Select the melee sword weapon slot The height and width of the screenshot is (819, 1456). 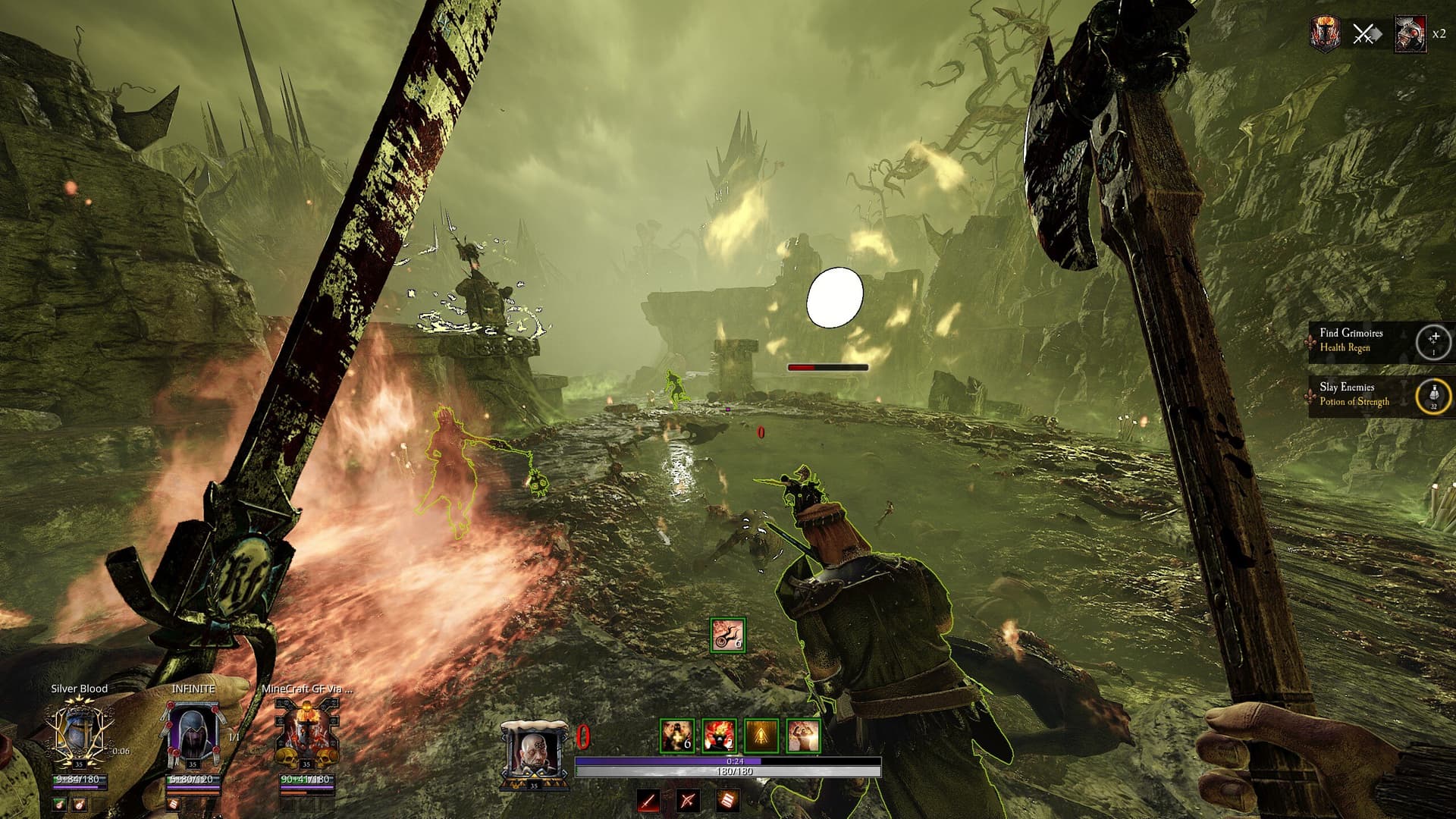(x=648, y=800)
